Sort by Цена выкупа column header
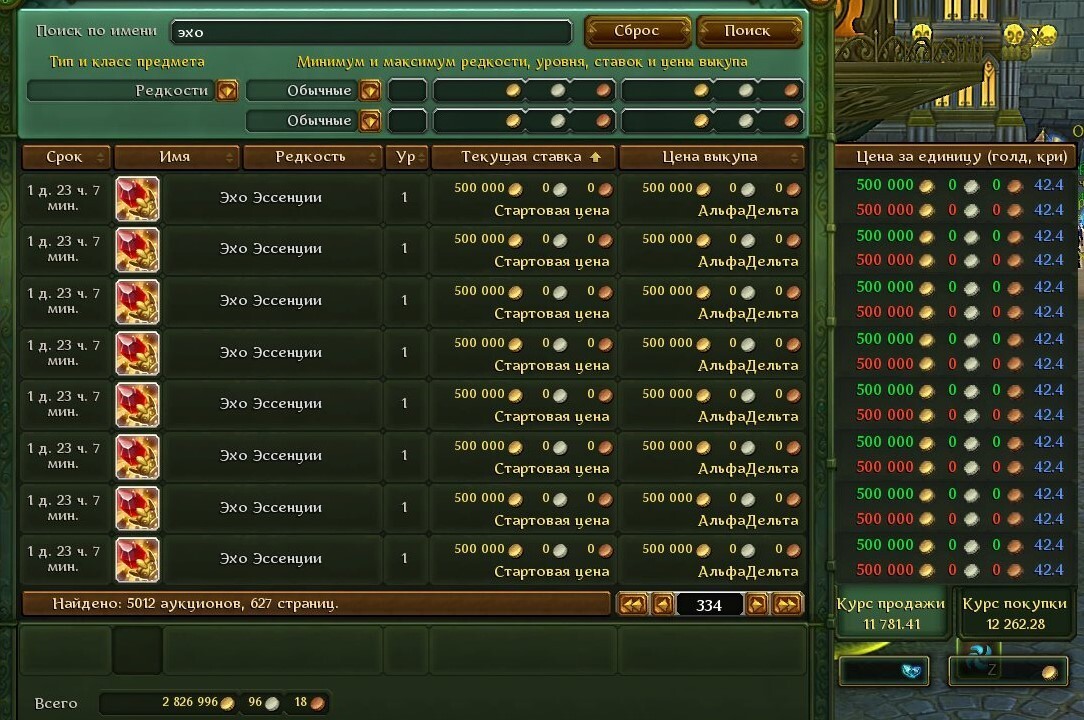Image resolution: width=1084 pixels, height=720 pixels. 712,157
